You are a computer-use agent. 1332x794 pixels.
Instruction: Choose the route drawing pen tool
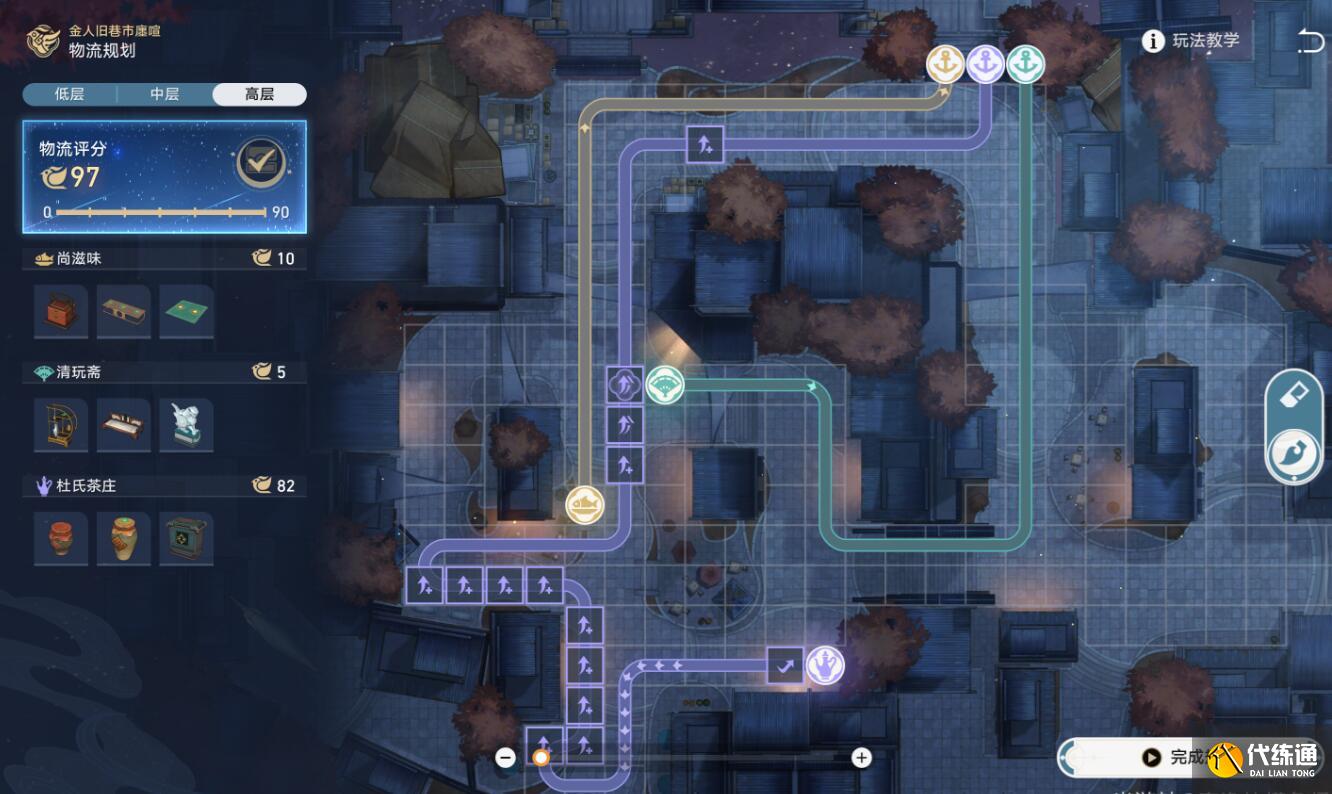click(x=1294, y=455)
